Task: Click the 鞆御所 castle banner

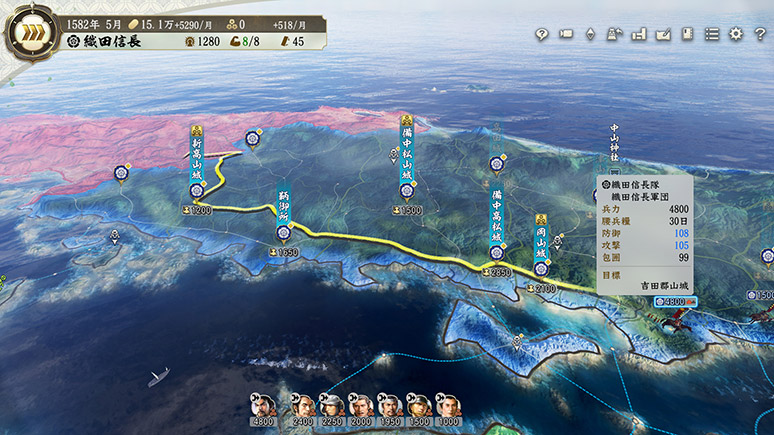Action: (x=284, y=208)
